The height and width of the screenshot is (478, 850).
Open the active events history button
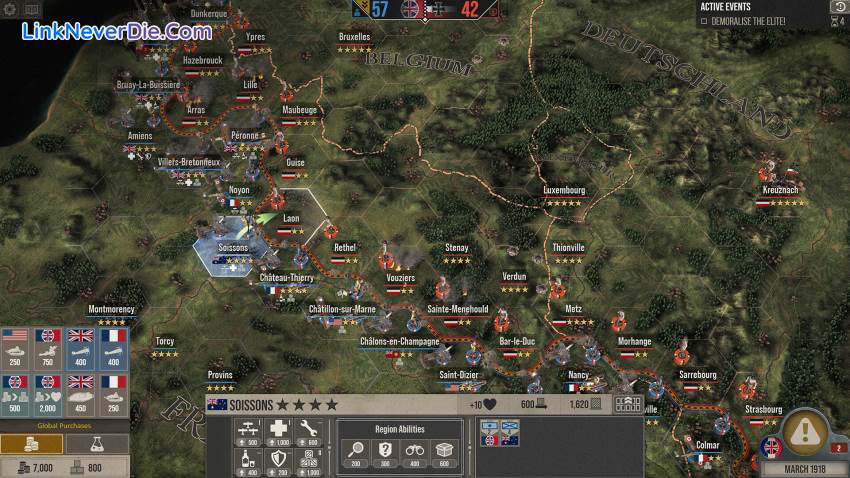pyautogui.click(x=838, y=7)
